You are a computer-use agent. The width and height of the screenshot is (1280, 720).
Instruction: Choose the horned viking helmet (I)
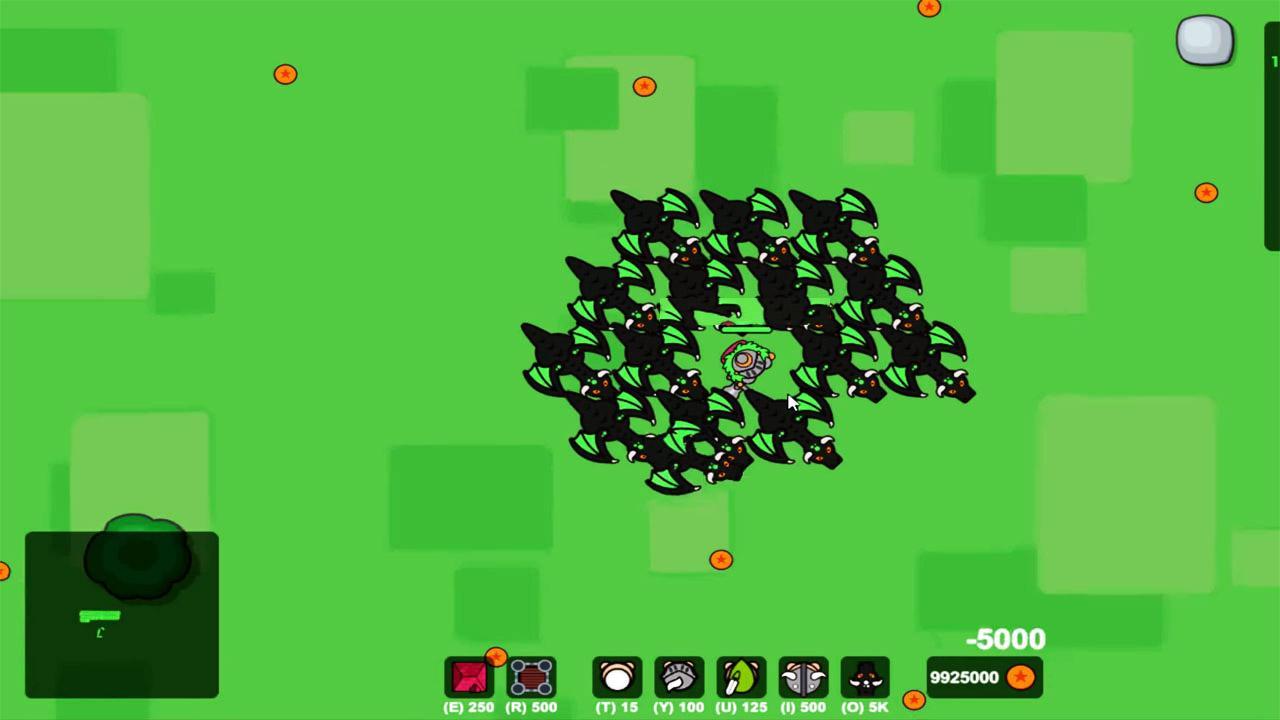803,678
